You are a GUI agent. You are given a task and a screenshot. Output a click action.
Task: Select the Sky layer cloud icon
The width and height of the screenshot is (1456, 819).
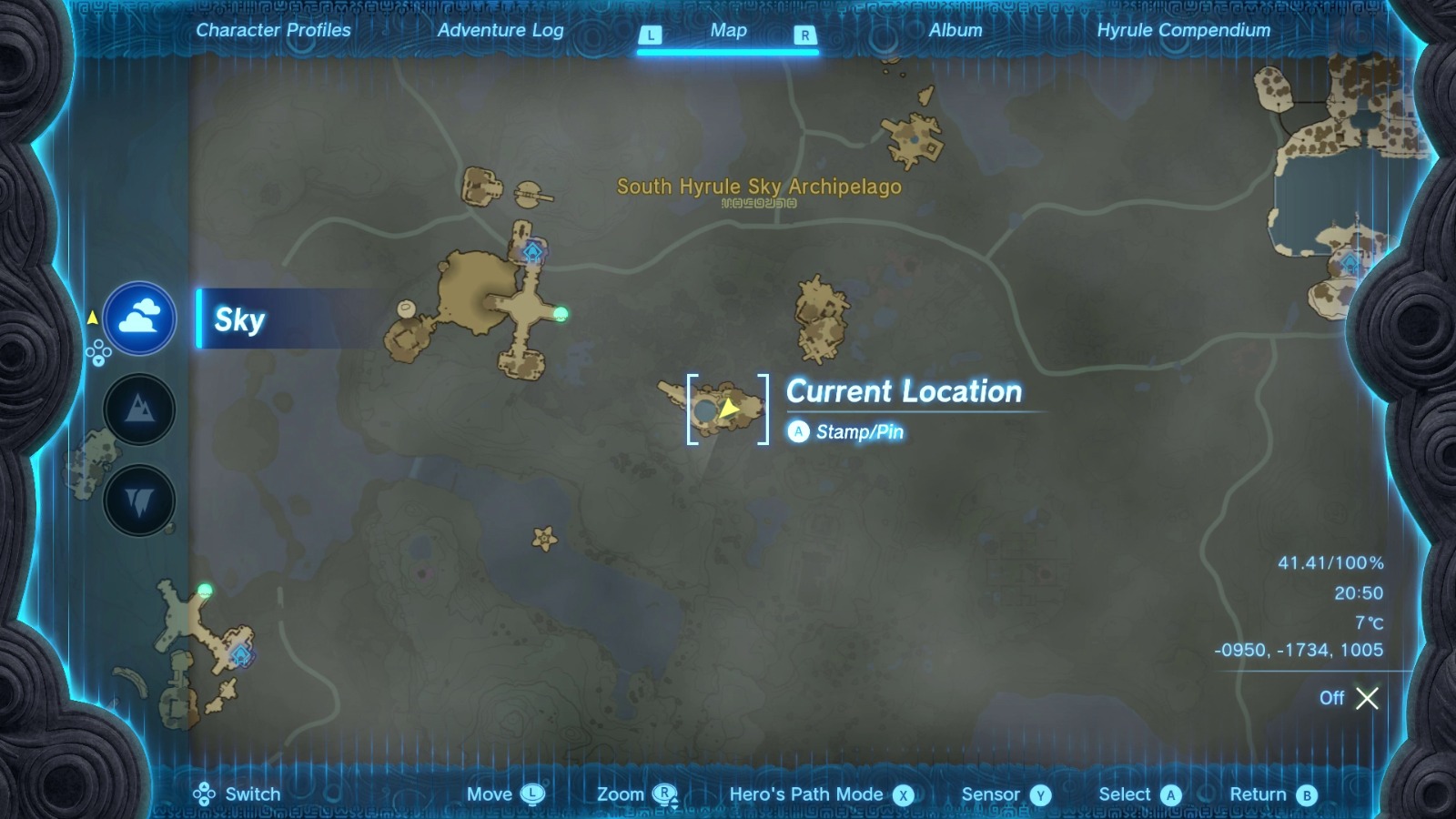(x=138, y=317)
